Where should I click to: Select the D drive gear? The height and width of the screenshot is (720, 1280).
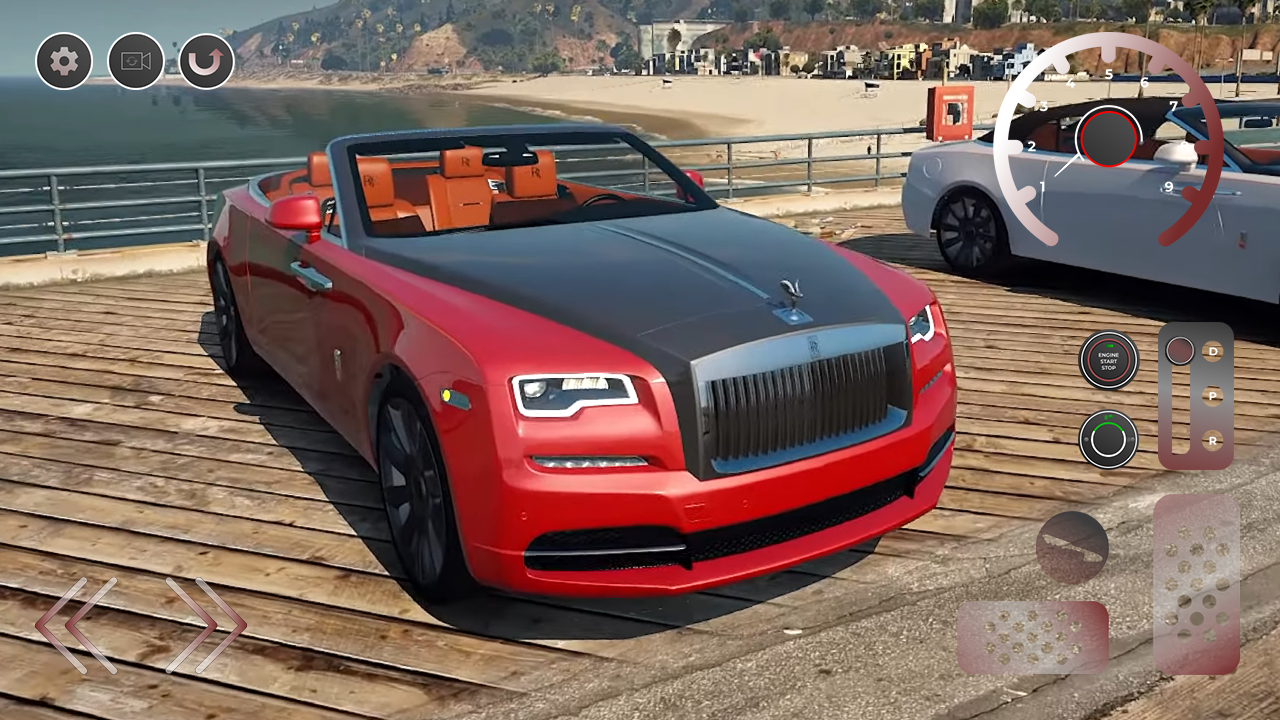coord(1212,352)
